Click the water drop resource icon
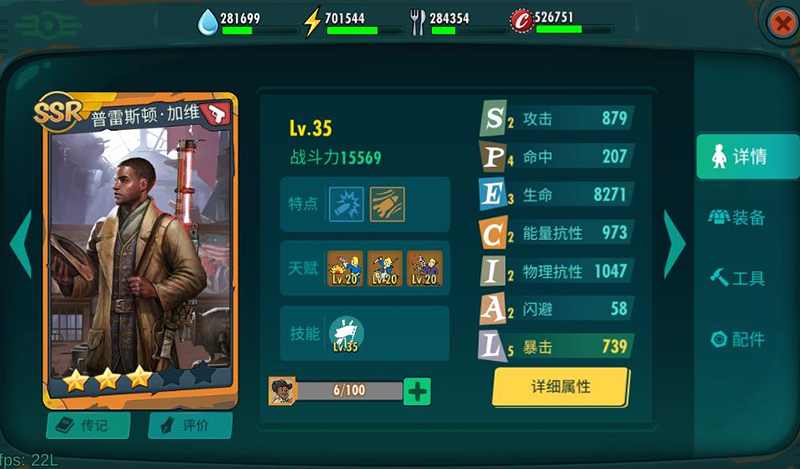The height and width of the screenshot is (469, 800). pyautogui.click(x=207, y=21)
